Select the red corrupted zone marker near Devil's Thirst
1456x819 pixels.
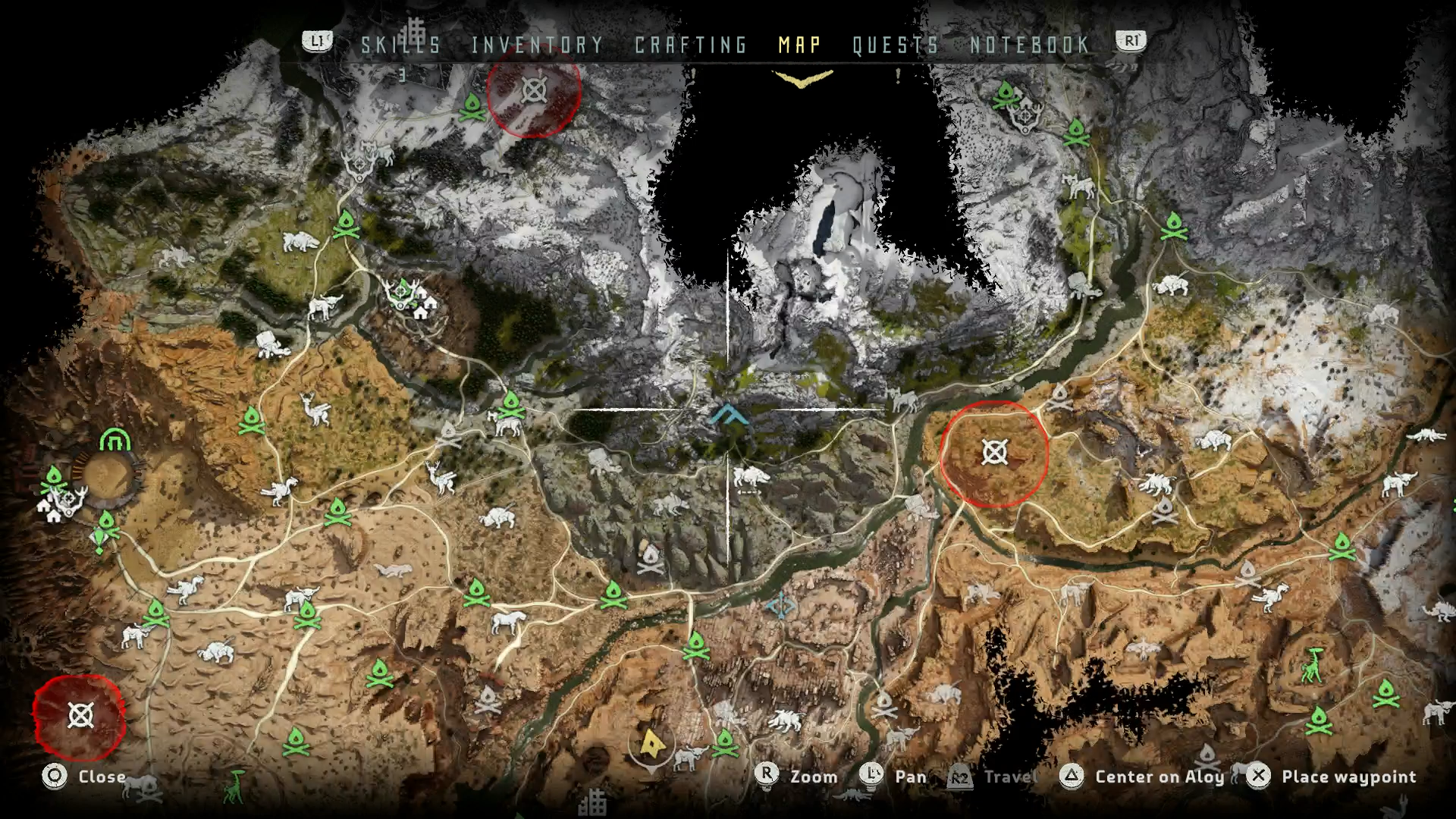tap(993, 455)
